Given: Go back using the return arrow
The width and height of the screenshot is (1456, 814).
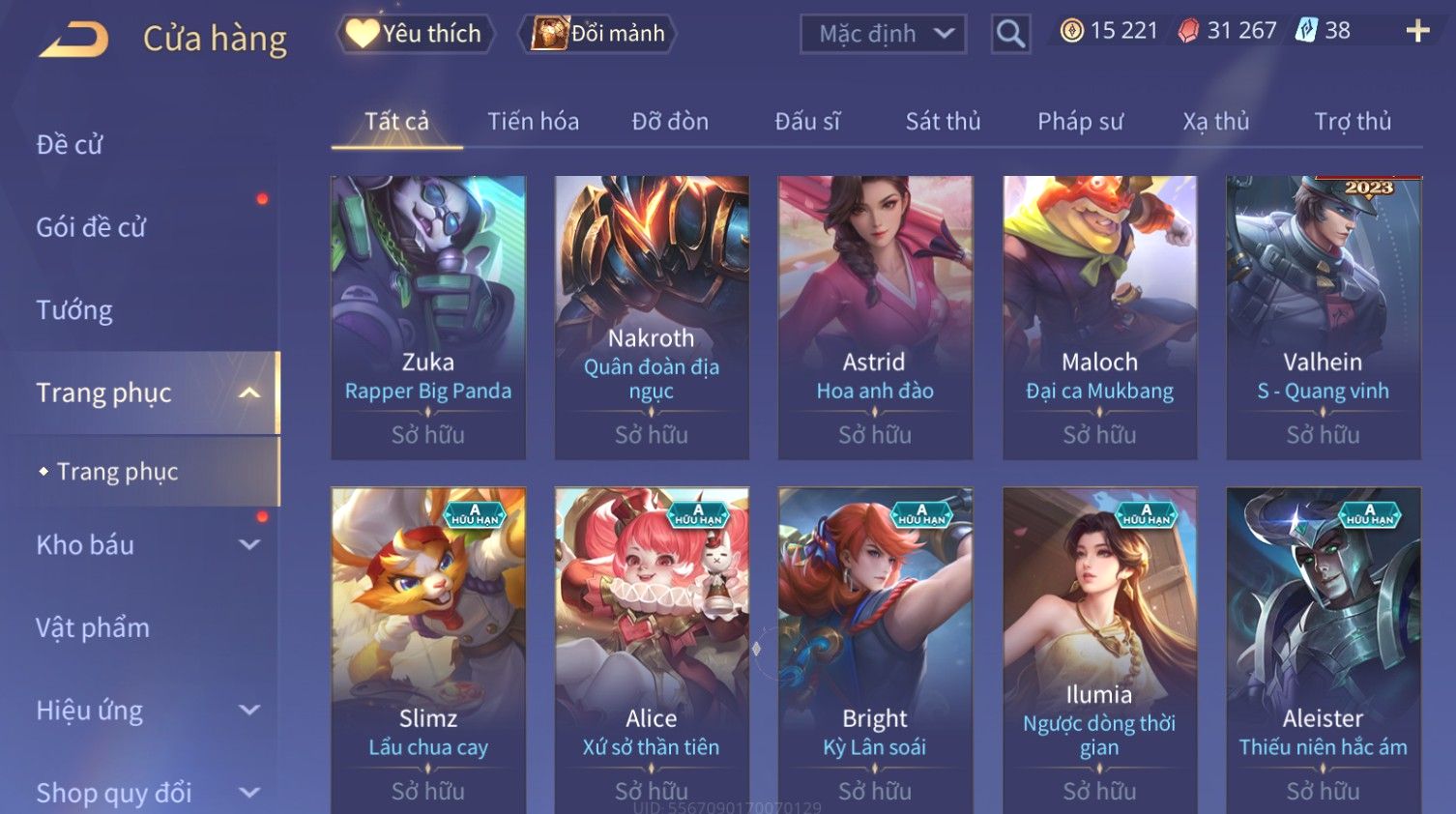Looking at the screenshot, I should click(x=75, y=40).
